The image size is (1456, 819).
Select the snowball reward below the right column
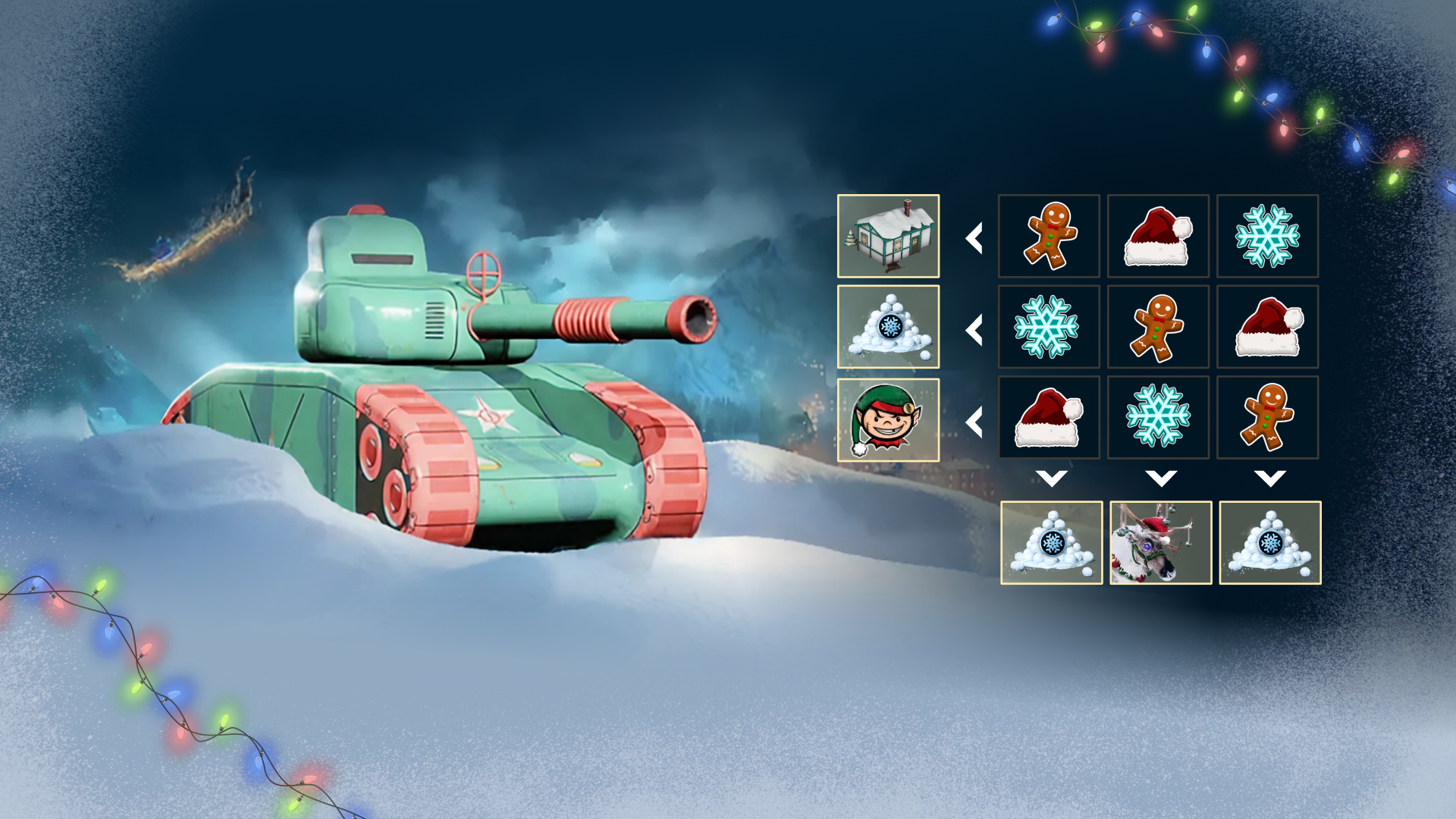click(1269, 541)
